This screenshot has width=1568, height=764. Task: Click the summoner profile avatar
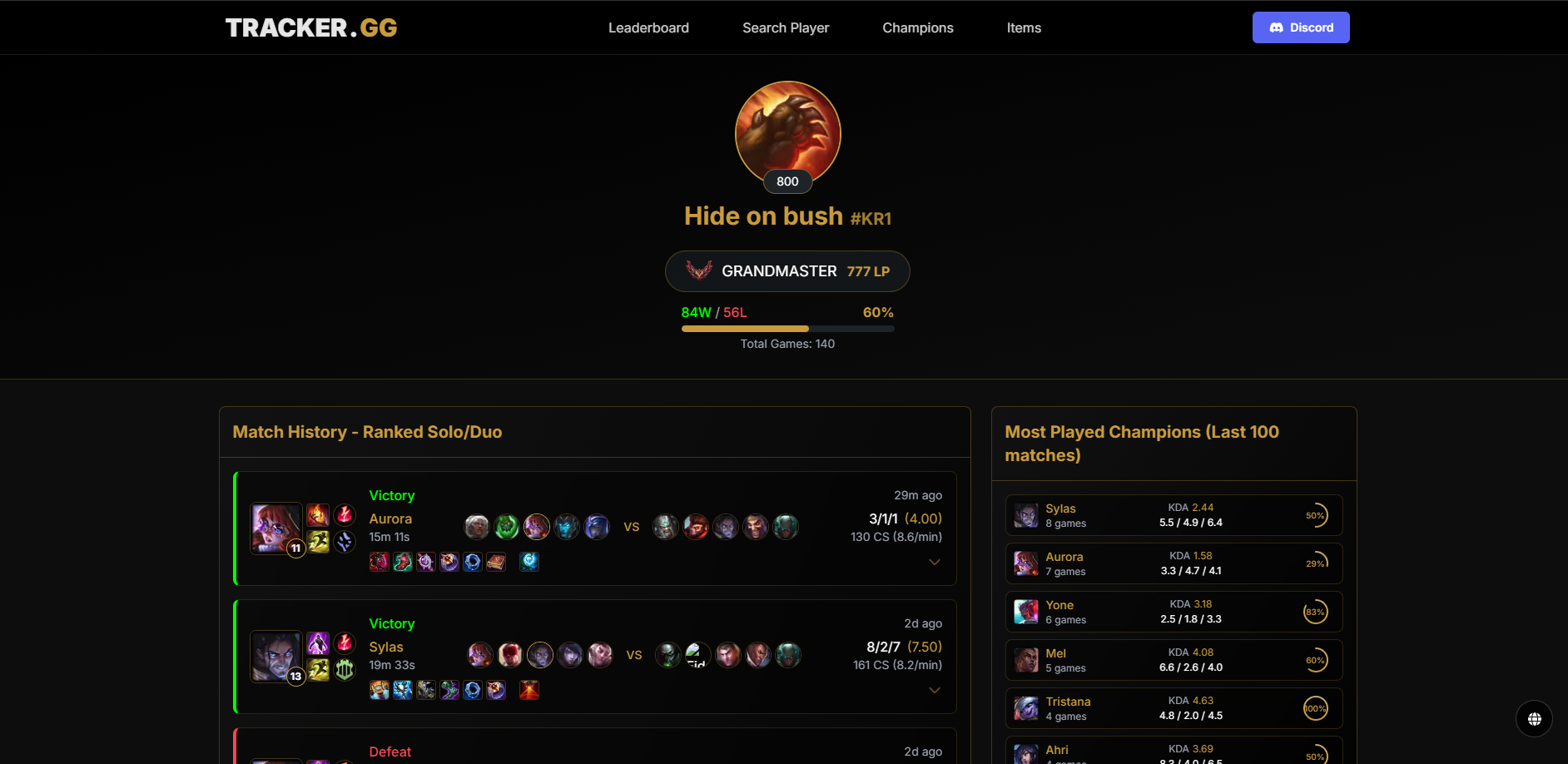[787, 133]
